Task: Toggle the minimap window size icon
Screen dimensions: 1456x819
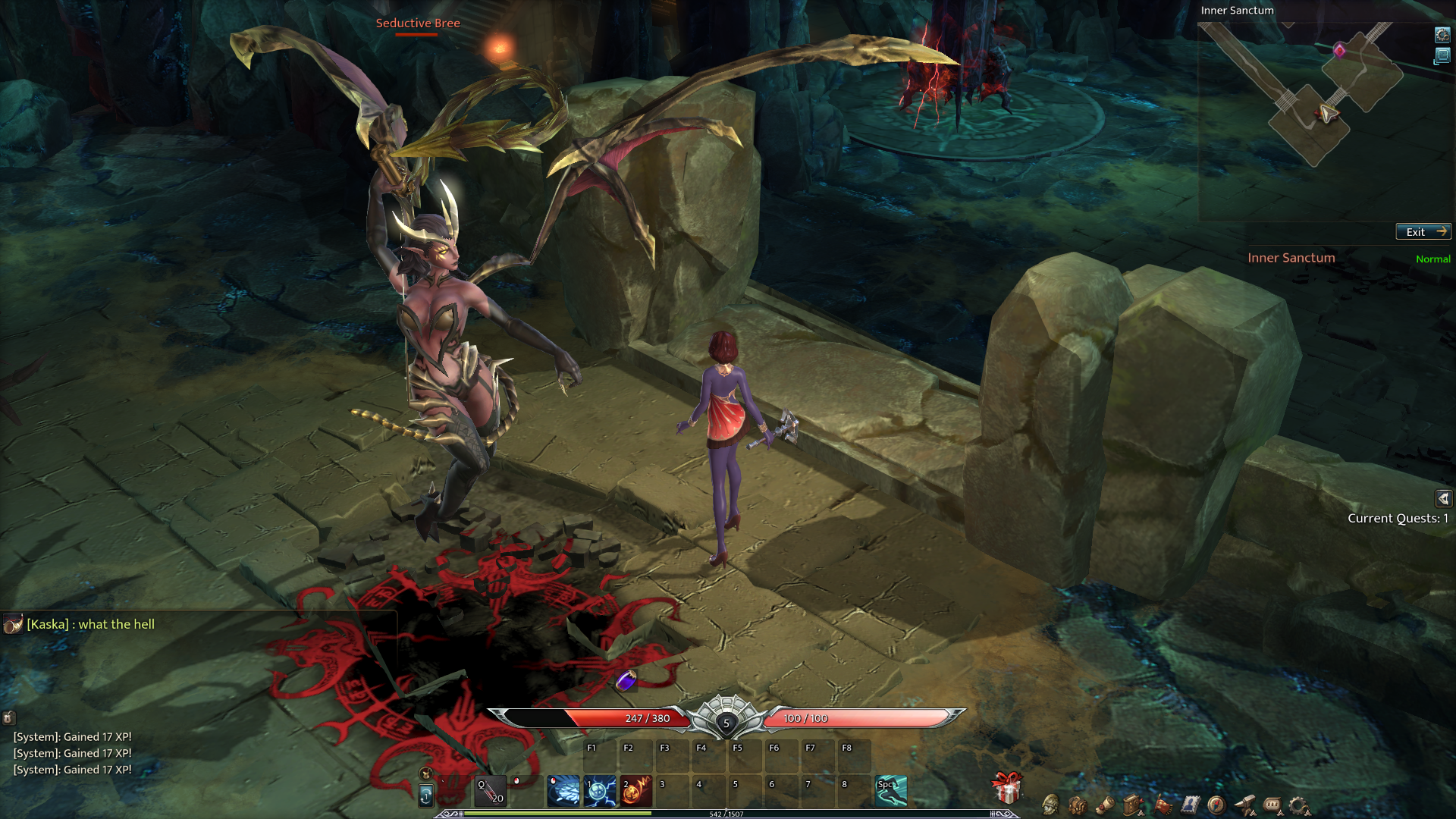Action: [x=1442, y=56]
